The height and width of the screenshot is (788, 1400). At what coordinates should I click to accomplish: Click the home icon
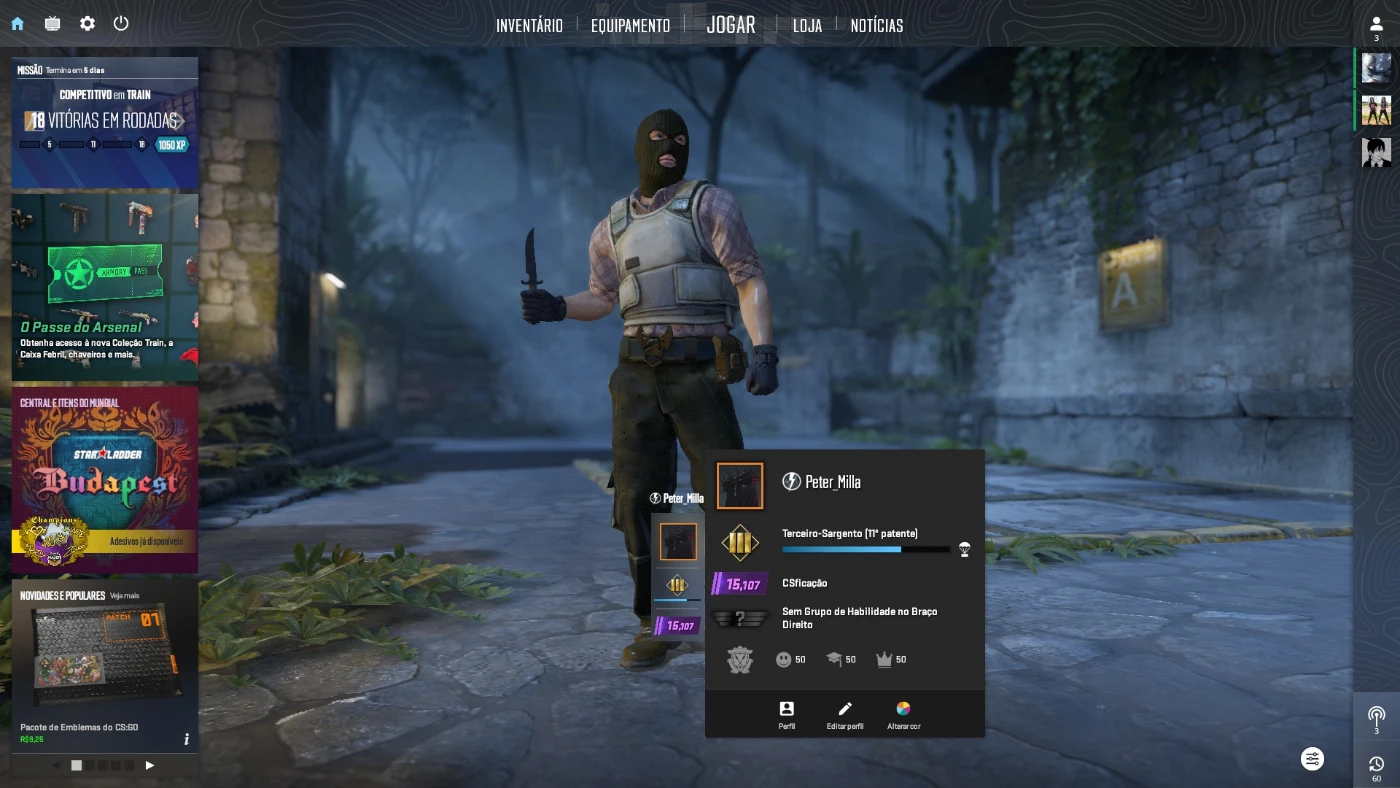tap(17, 23)
